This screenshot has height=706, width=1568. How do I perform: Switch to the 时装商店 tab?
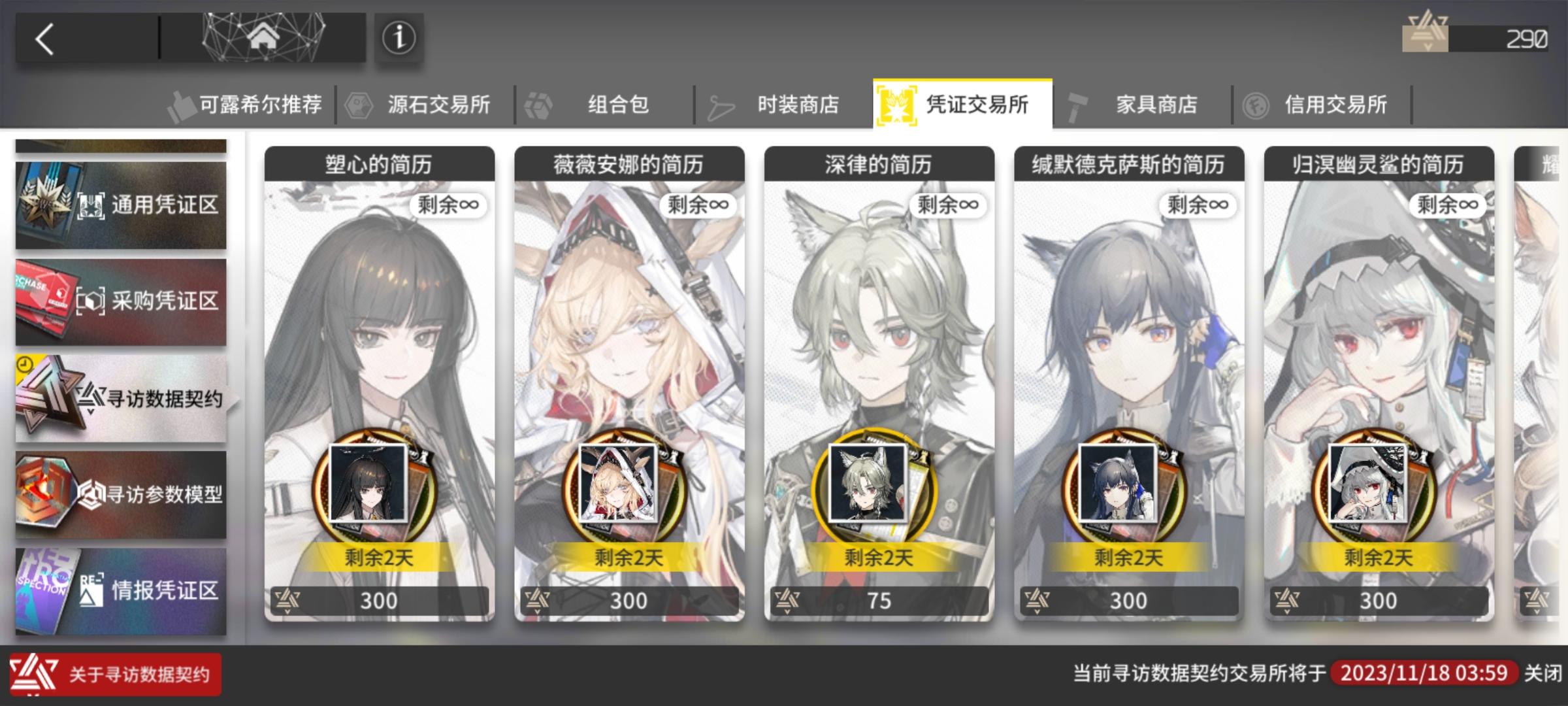coord(797,103)
